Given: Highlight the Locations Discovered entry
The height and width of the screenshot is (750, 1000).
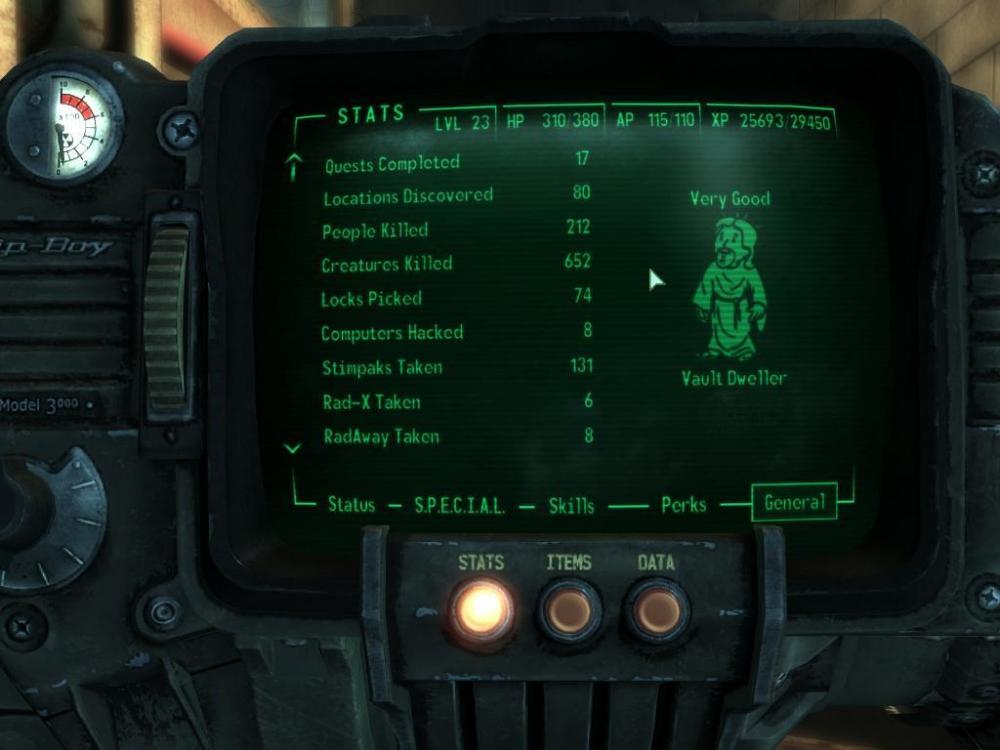Looking at the screenshot, I should tap(407, 197).
